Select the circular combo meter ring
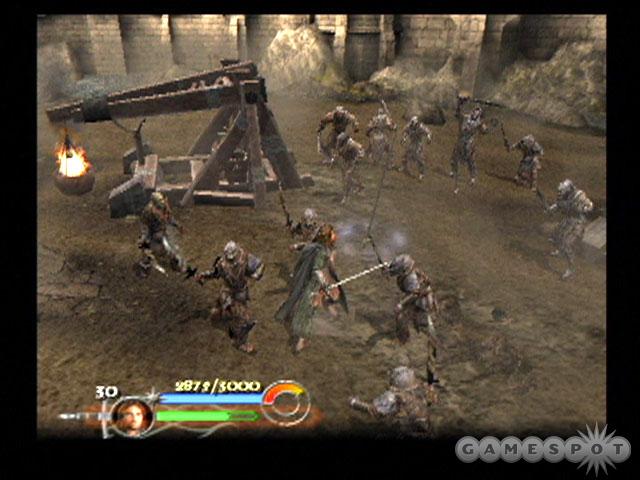The width and height of the screenshot is (640, 480). pos(286,402)
